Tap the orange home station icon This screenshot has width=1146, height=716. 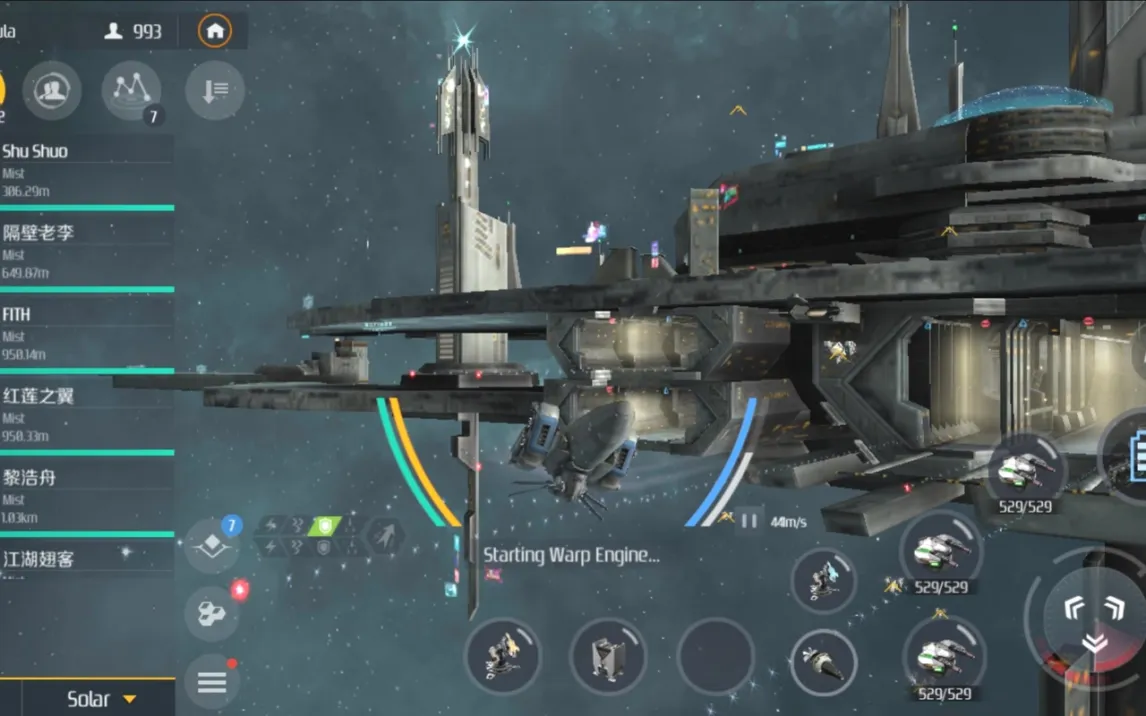click(214, 31)
